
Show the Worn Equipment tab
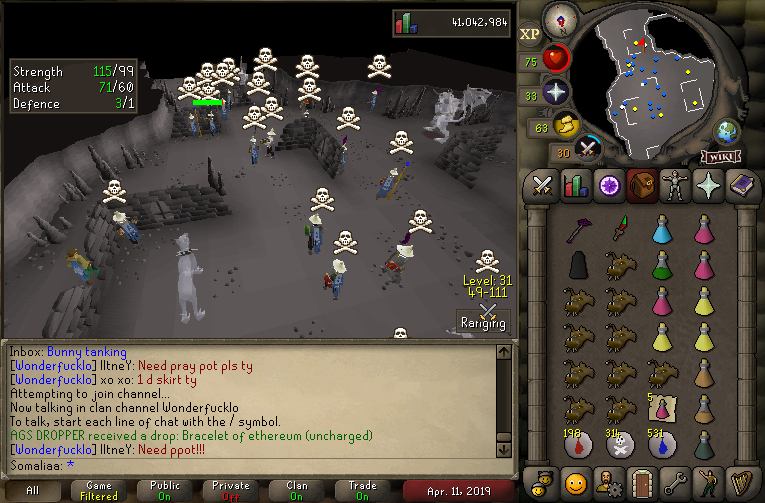click(x=674, y=186)
